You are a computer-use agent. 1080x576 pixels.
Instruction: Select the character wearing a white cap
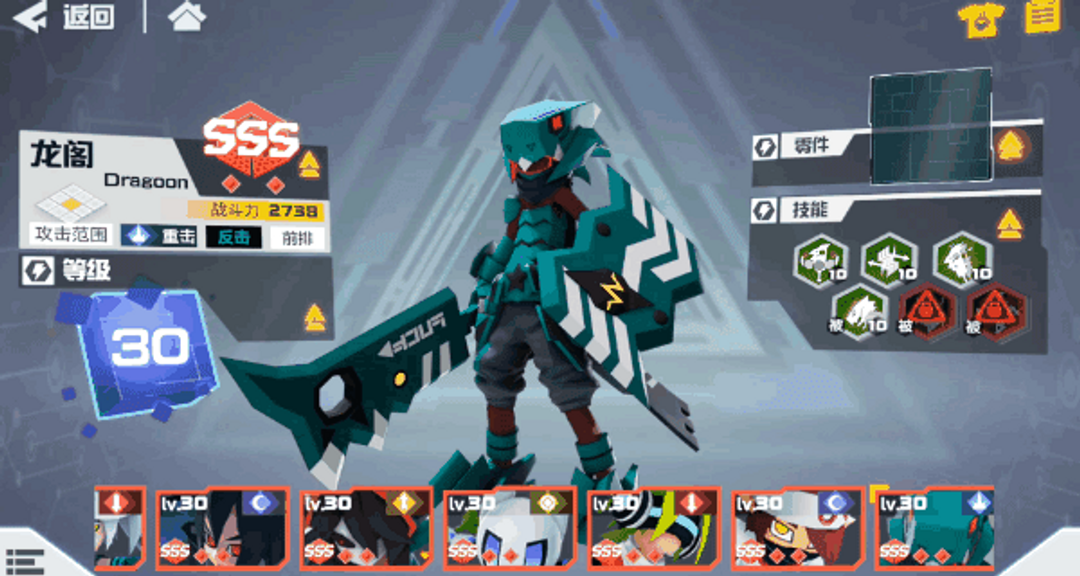point(797,528)
